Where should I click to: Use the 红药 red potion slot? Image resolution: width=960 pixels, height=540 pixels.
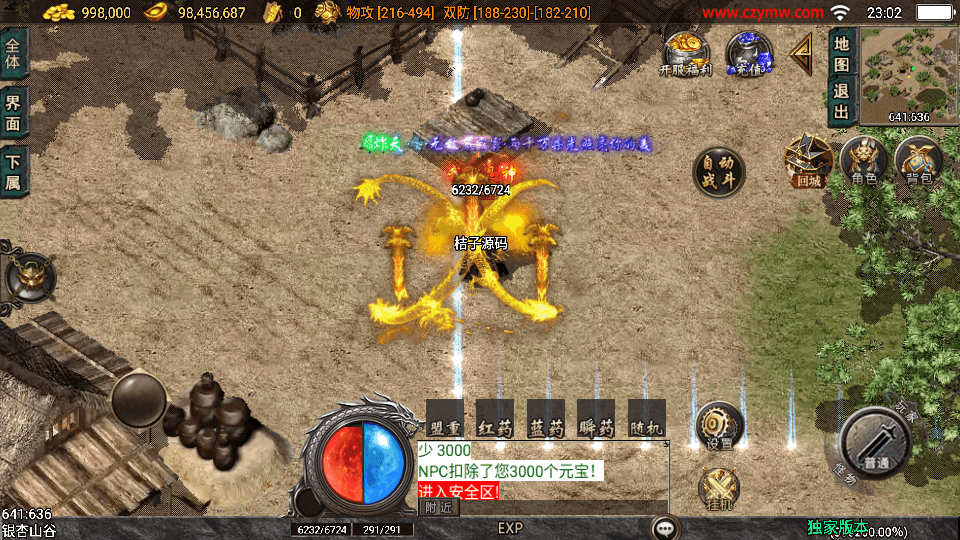[x=494, y=419]
